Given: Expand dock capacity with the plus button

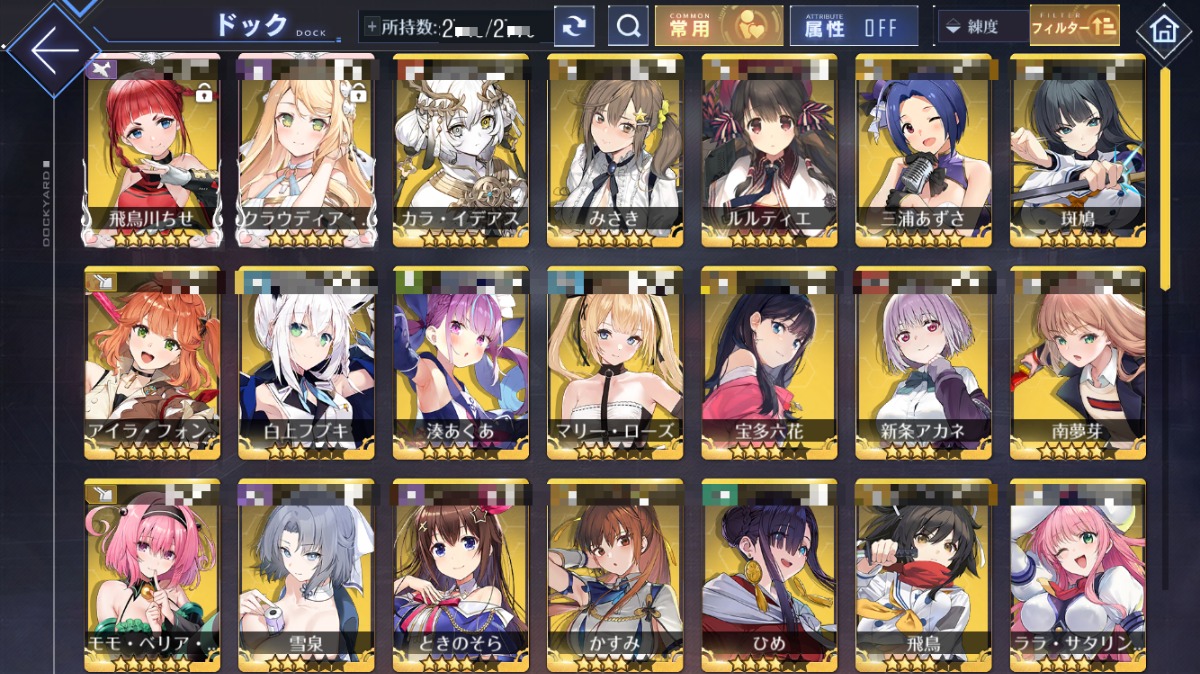Looking at the screenshot, I should pyautogui.click(x=372, y=27).
